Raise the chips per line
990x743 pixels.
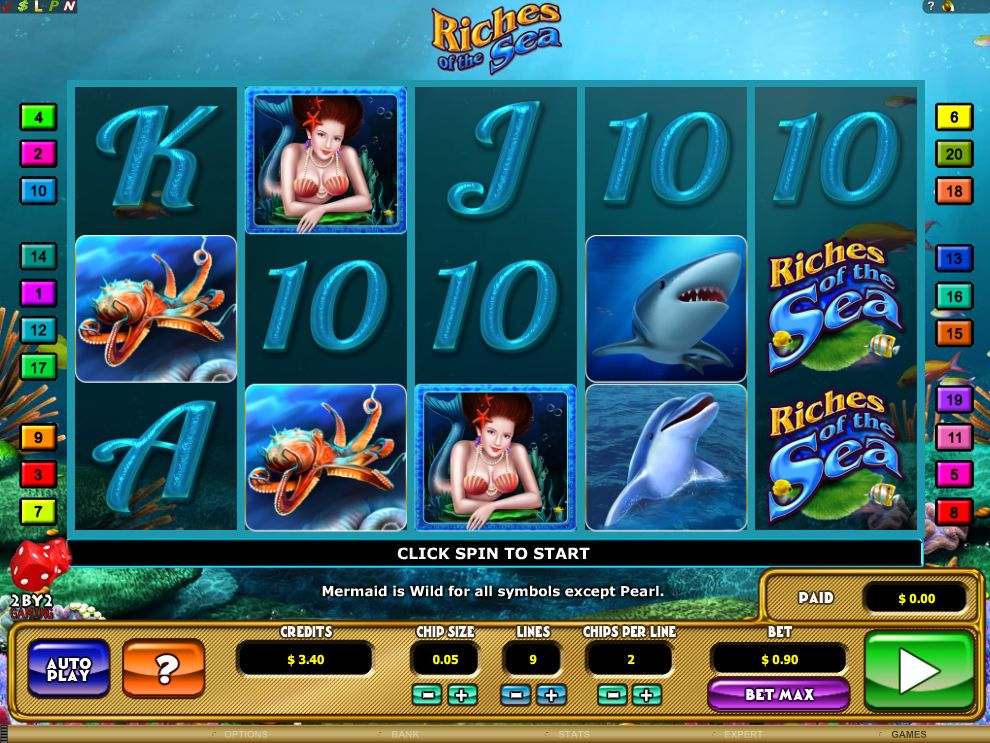(x=646, y=694)
